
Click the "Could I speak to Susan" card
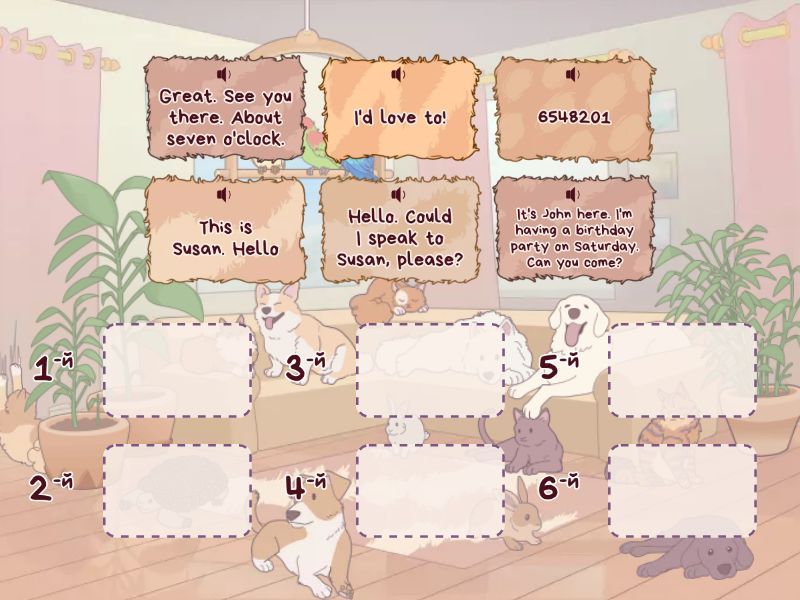pyautogui.click(x=399, y=239)
